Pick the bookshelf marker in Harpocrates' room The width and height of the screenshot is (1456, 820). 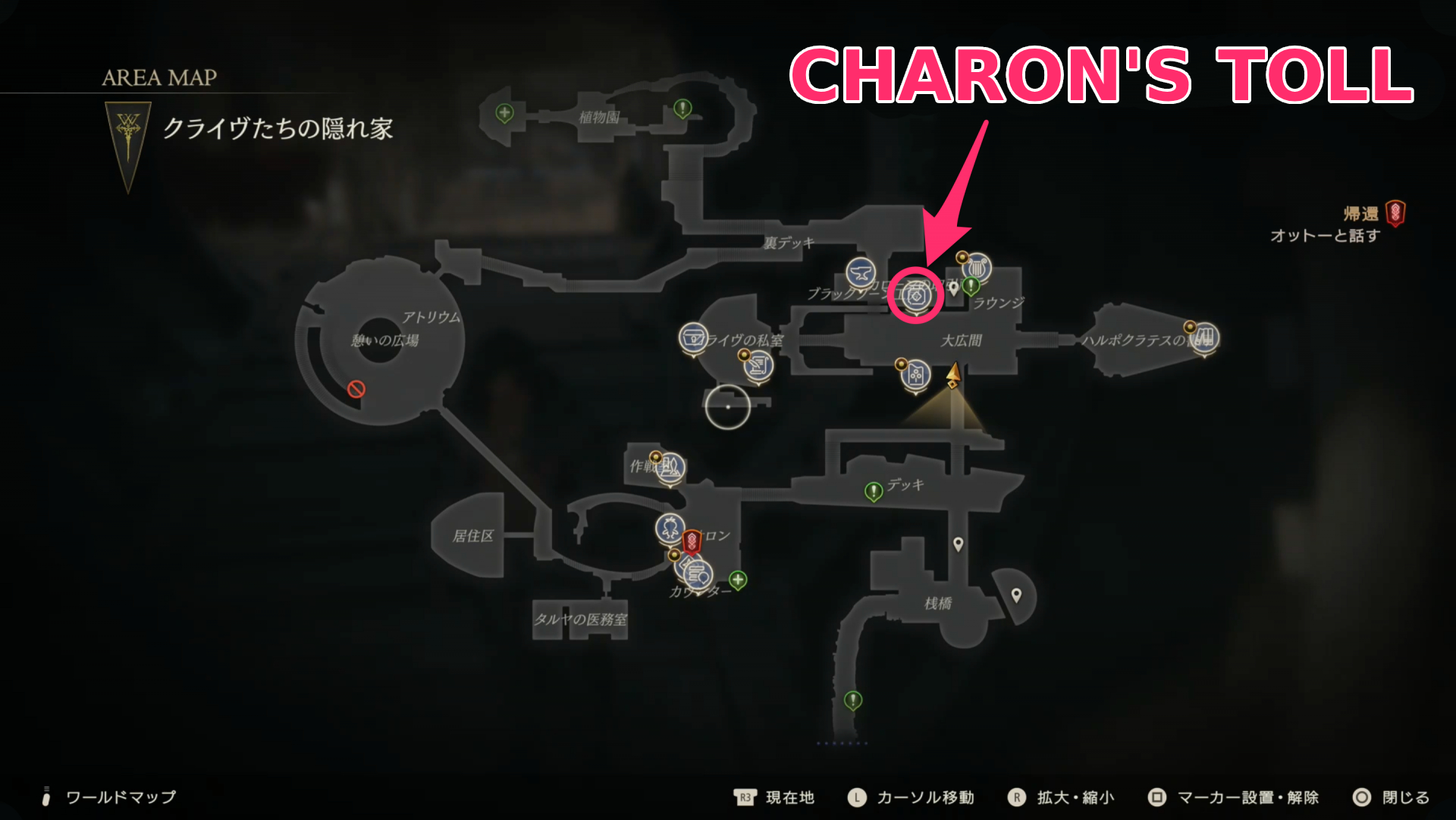pos(1205,336)
